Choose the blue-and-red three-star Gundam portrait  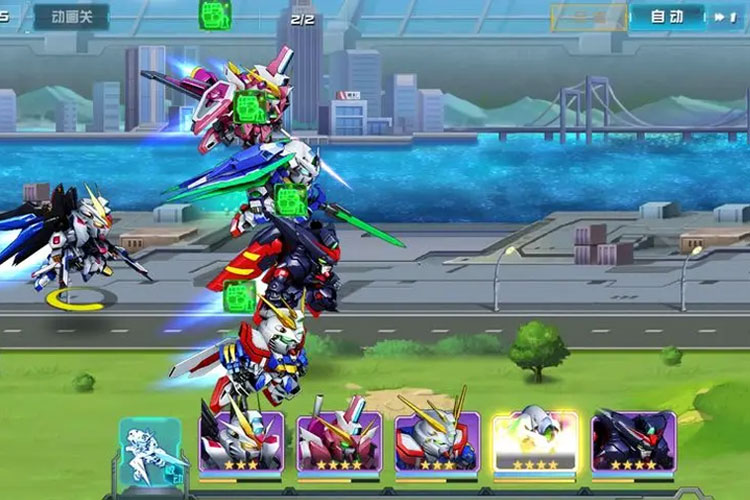tap(437, 441)
